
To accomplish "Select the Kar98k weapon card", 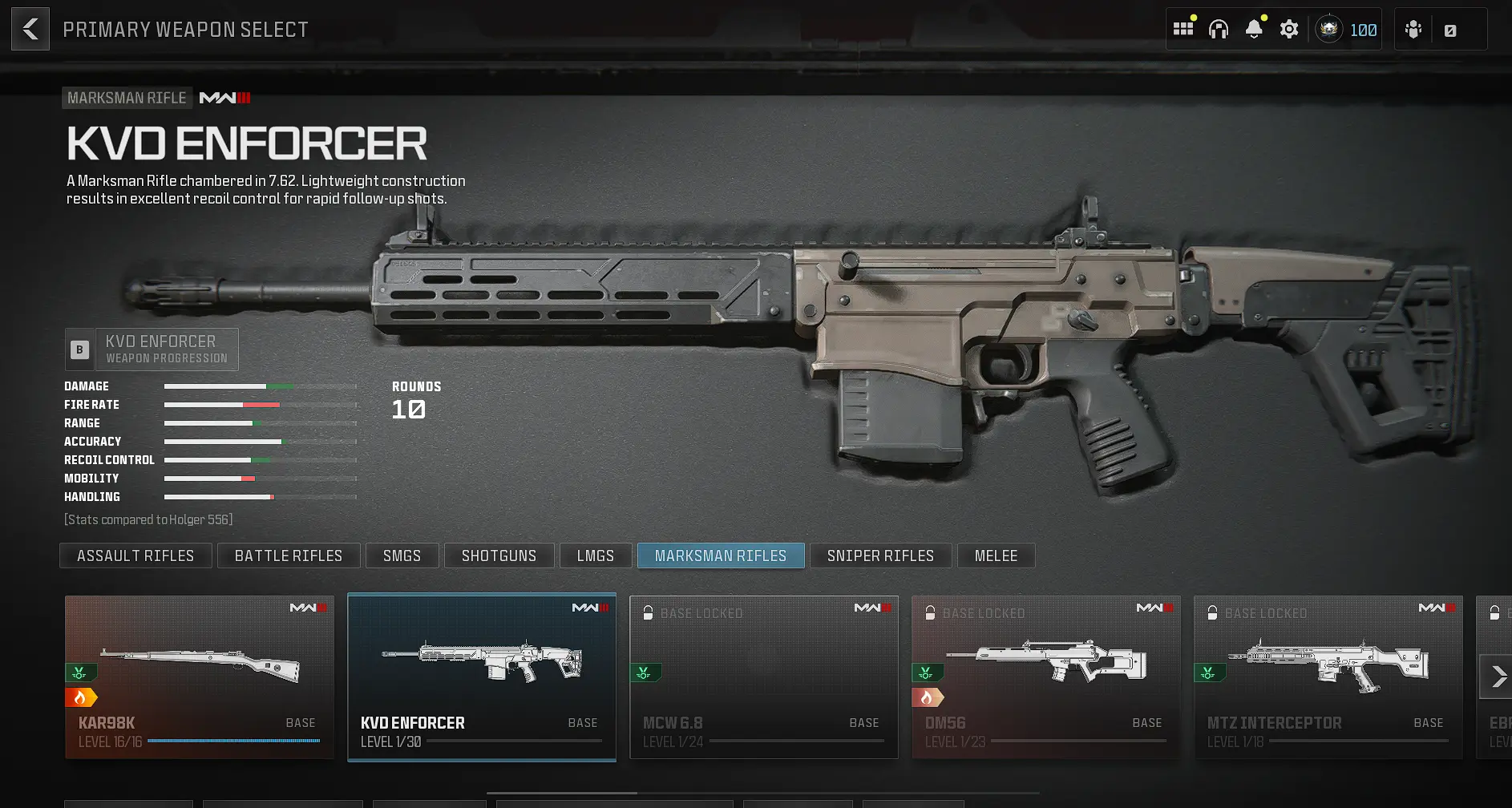I will tap(199, 676).
